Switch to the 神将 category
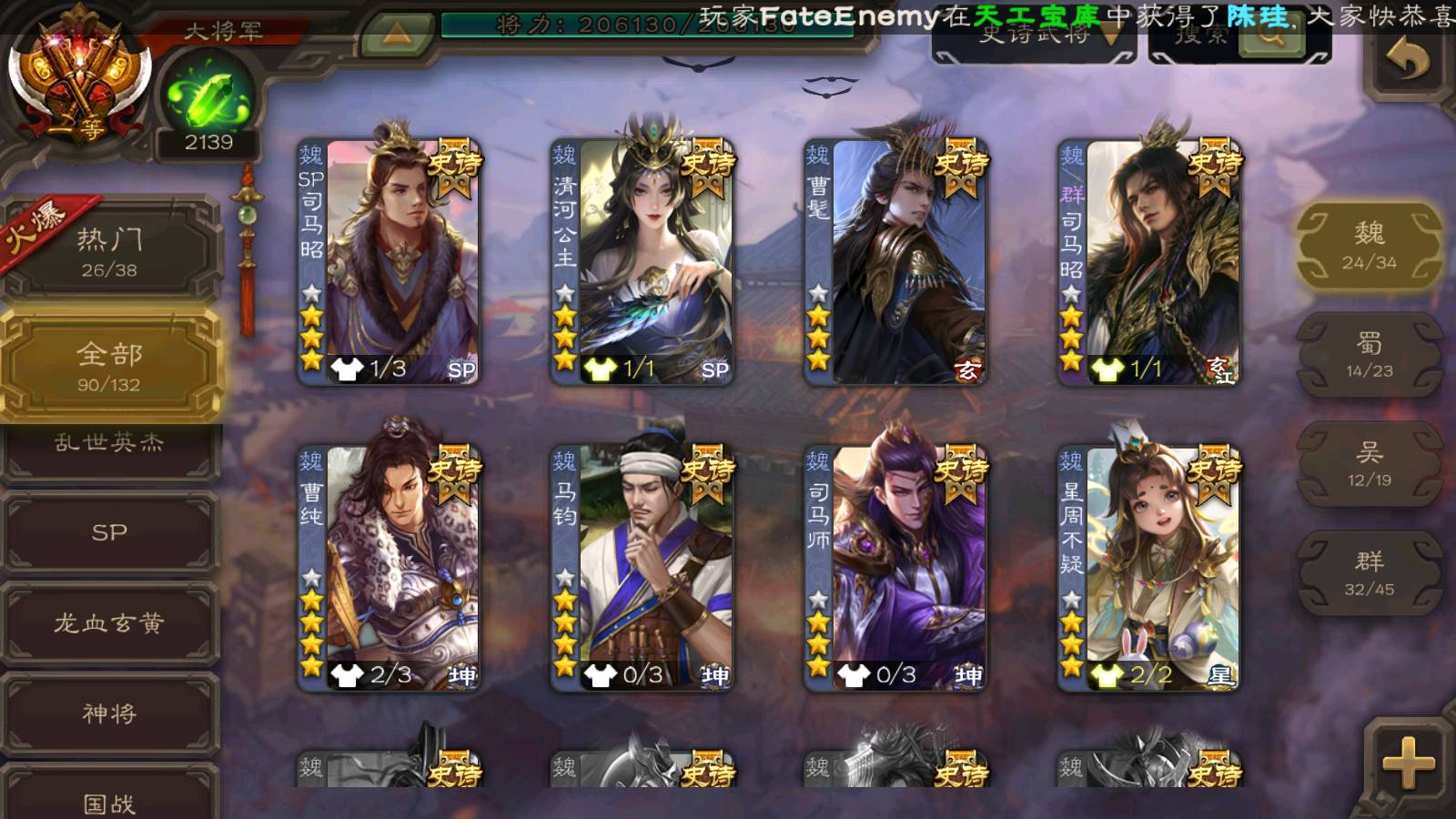1456x819 pixels. (x=109, y=713)
